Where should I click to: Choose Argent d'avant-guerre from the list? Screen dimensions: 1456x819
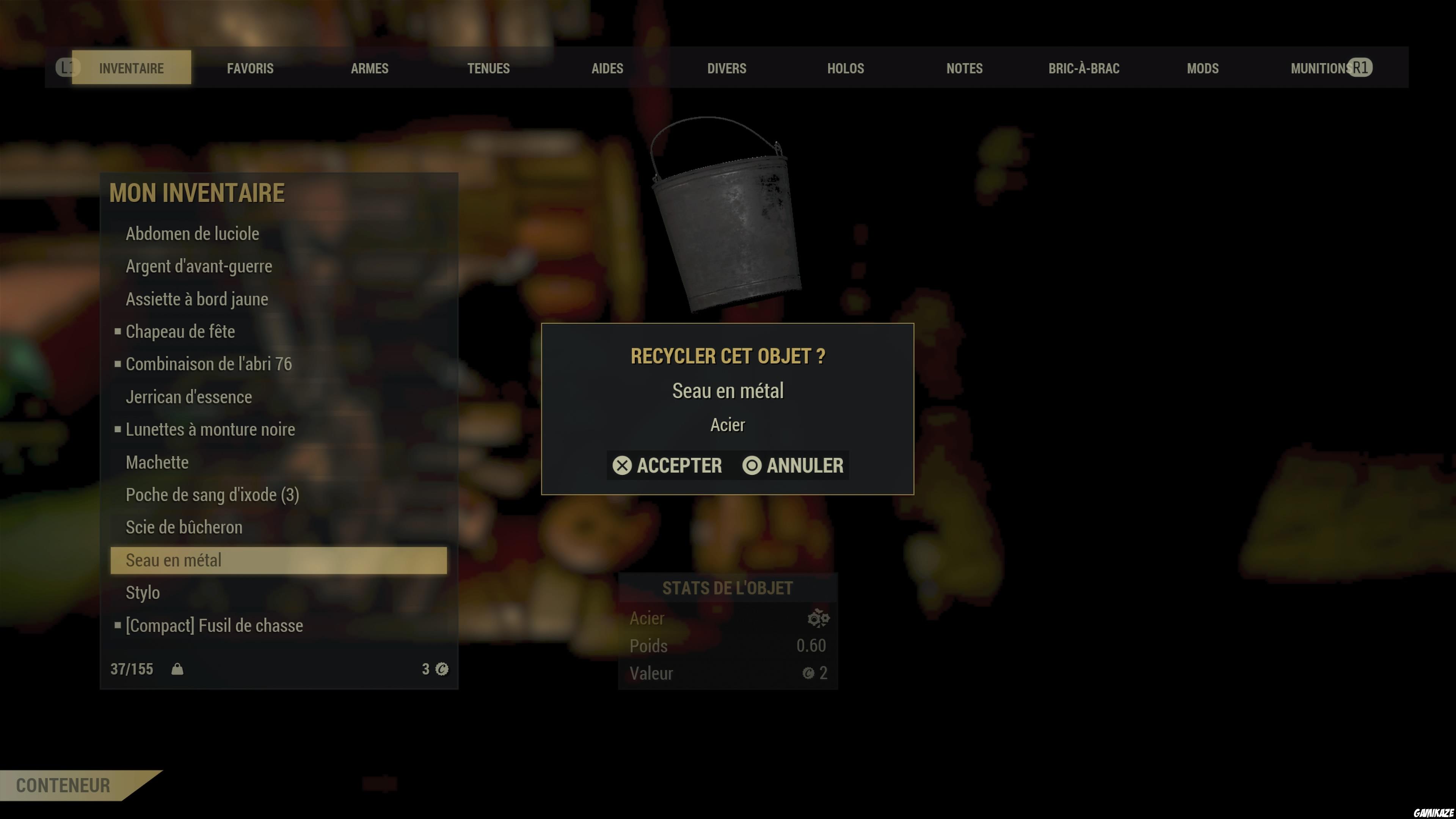point(198,266)
